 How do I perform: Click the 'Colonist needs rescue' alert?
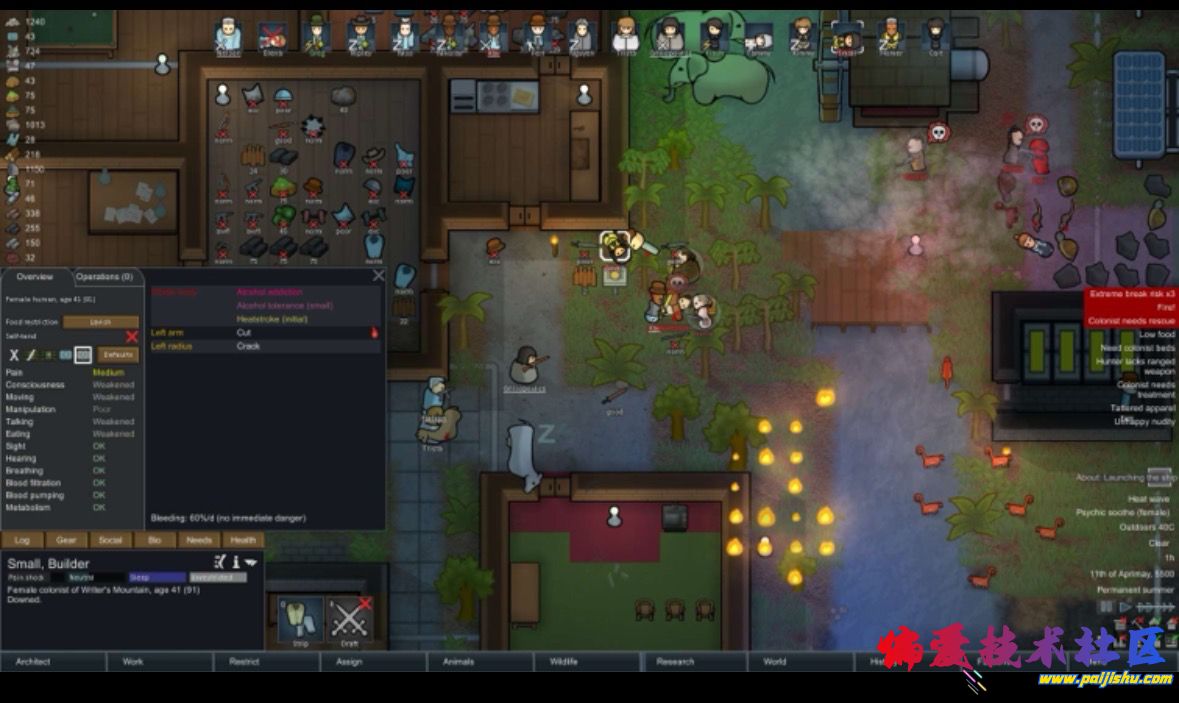click(1132, 321)
